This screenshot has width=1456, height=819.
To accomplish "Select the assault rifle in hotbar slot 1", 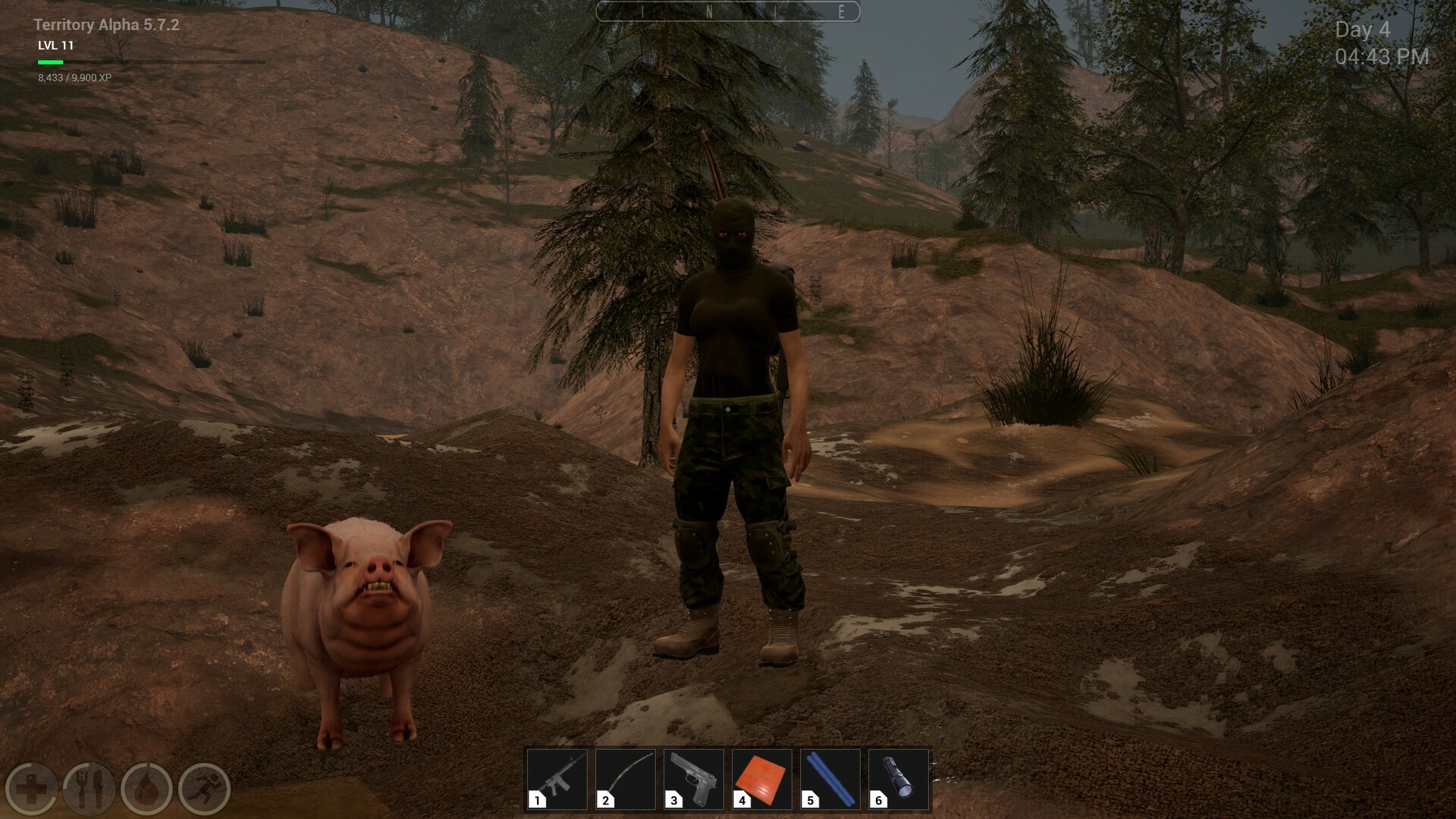I will (x=559, y=780).
